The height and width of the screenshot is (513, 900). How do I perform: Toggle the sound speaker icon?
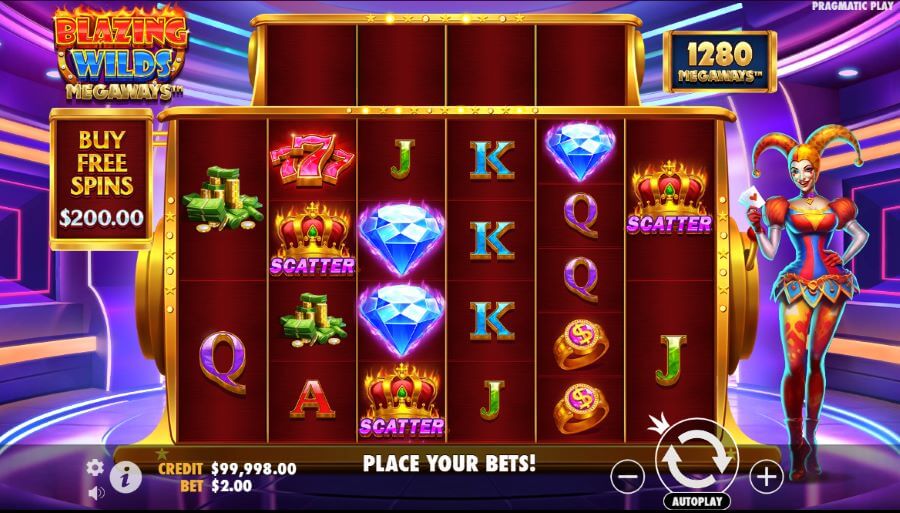[97, 493]
